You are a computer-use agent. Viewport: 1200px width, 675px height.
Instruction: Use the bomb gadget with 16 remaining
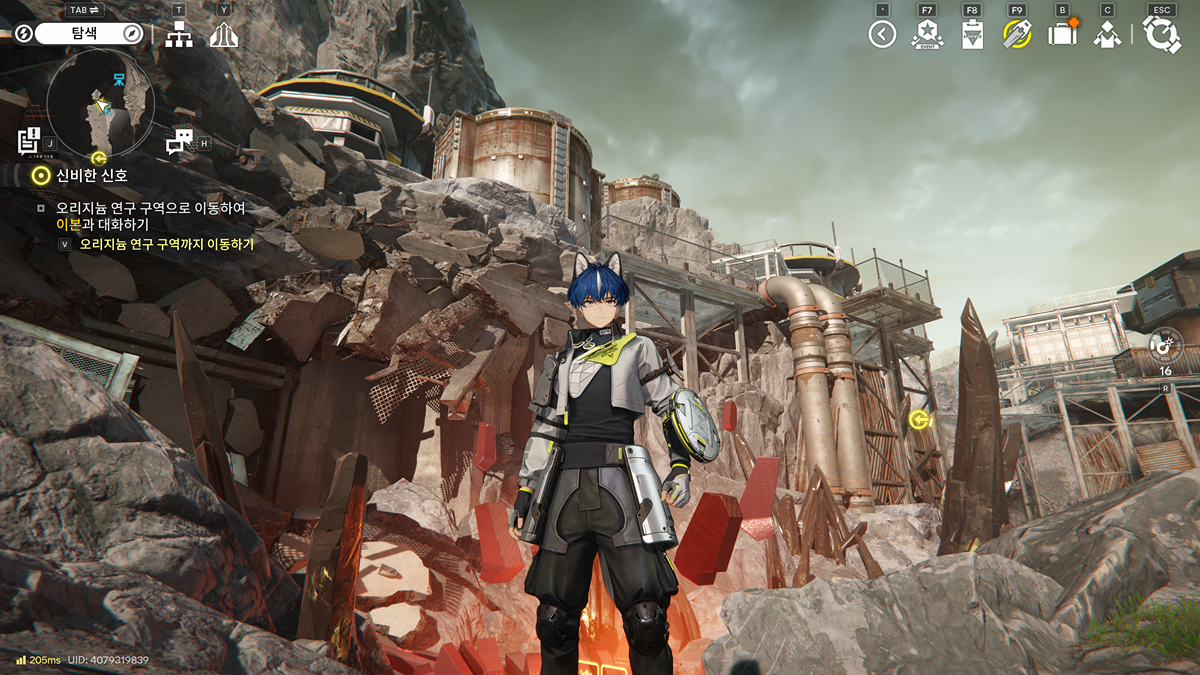pos(1165,346)
